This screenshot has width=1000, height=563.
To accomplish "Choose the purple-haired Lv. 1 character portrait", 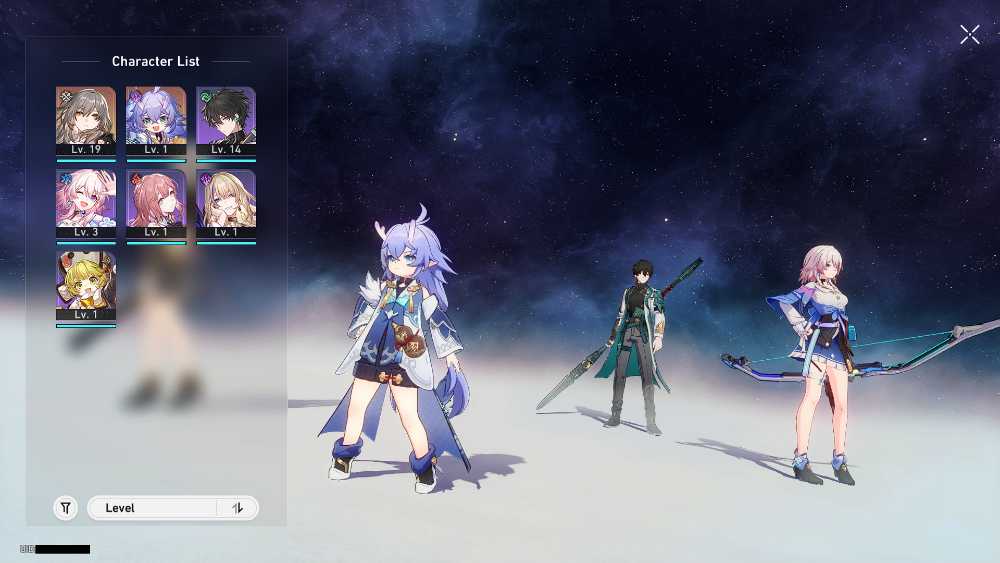I will point(156,120).
